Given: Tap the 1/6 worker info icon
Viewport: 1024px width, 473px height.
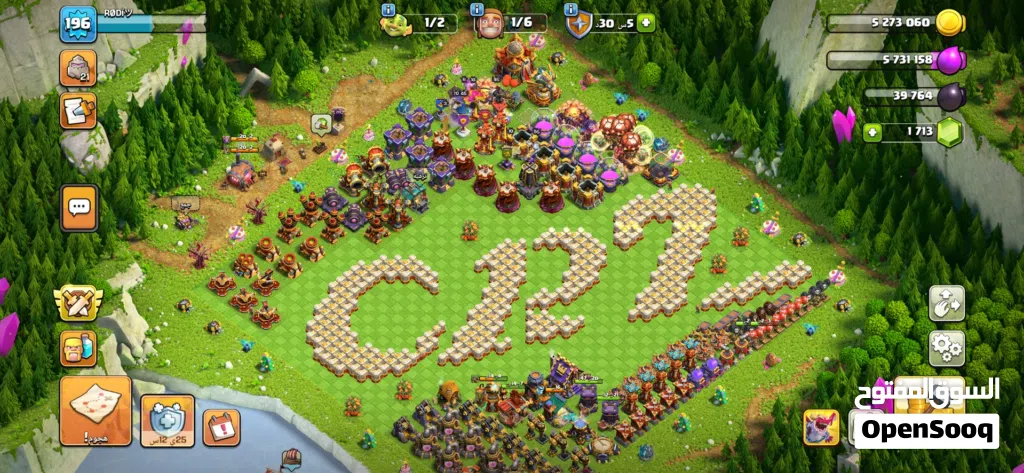Looking at the screenshot, I should 489,23.
